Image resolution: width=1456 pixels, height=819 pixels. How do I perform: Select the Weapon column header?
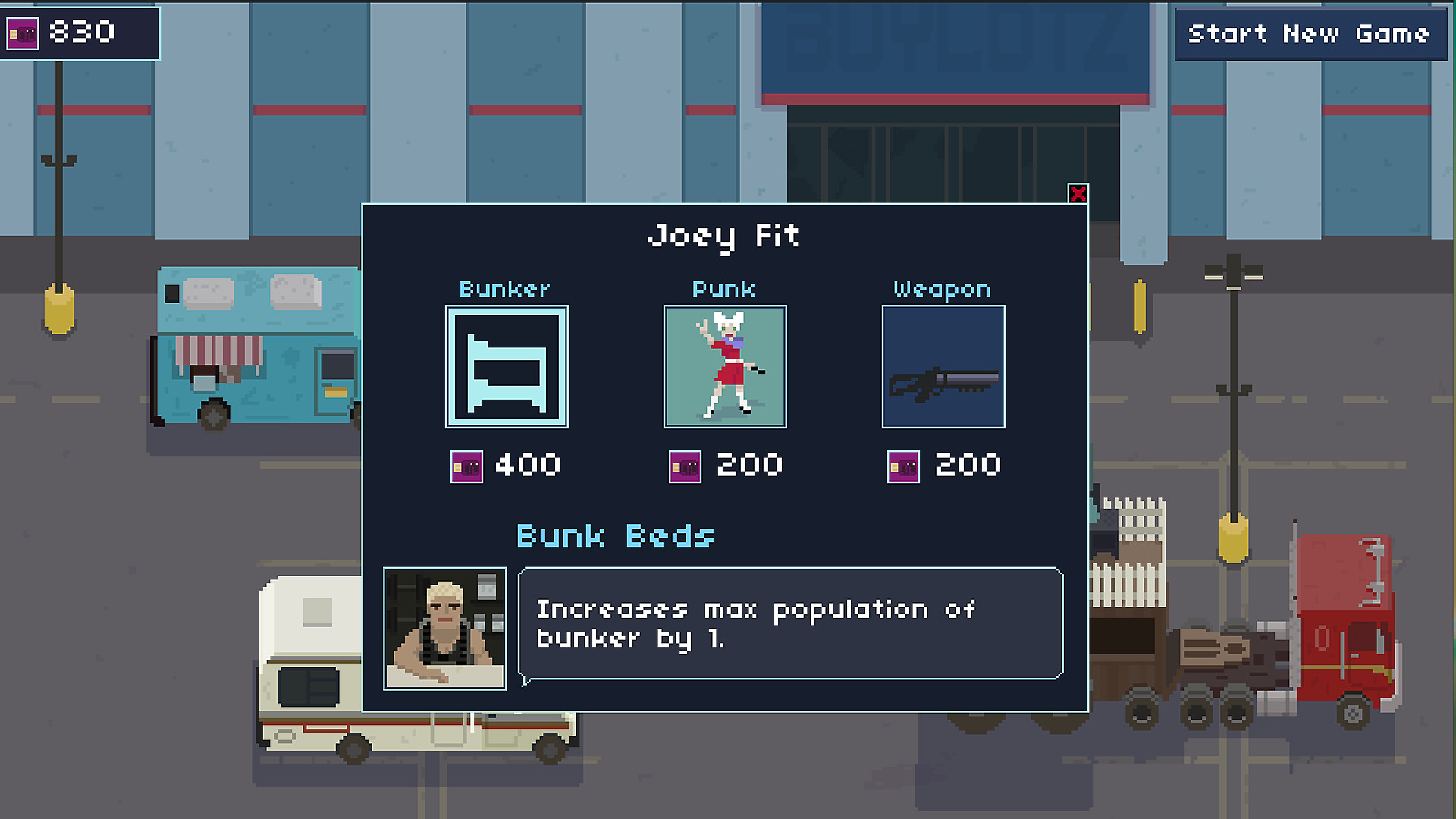coord(942,288)
